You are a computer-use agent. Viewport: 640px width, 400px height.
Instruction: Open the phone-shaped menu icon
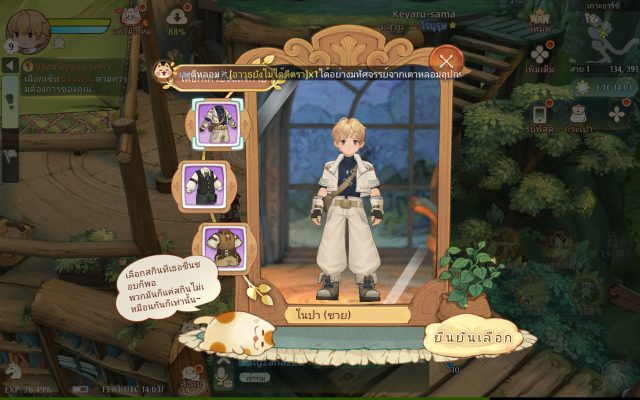539,114
